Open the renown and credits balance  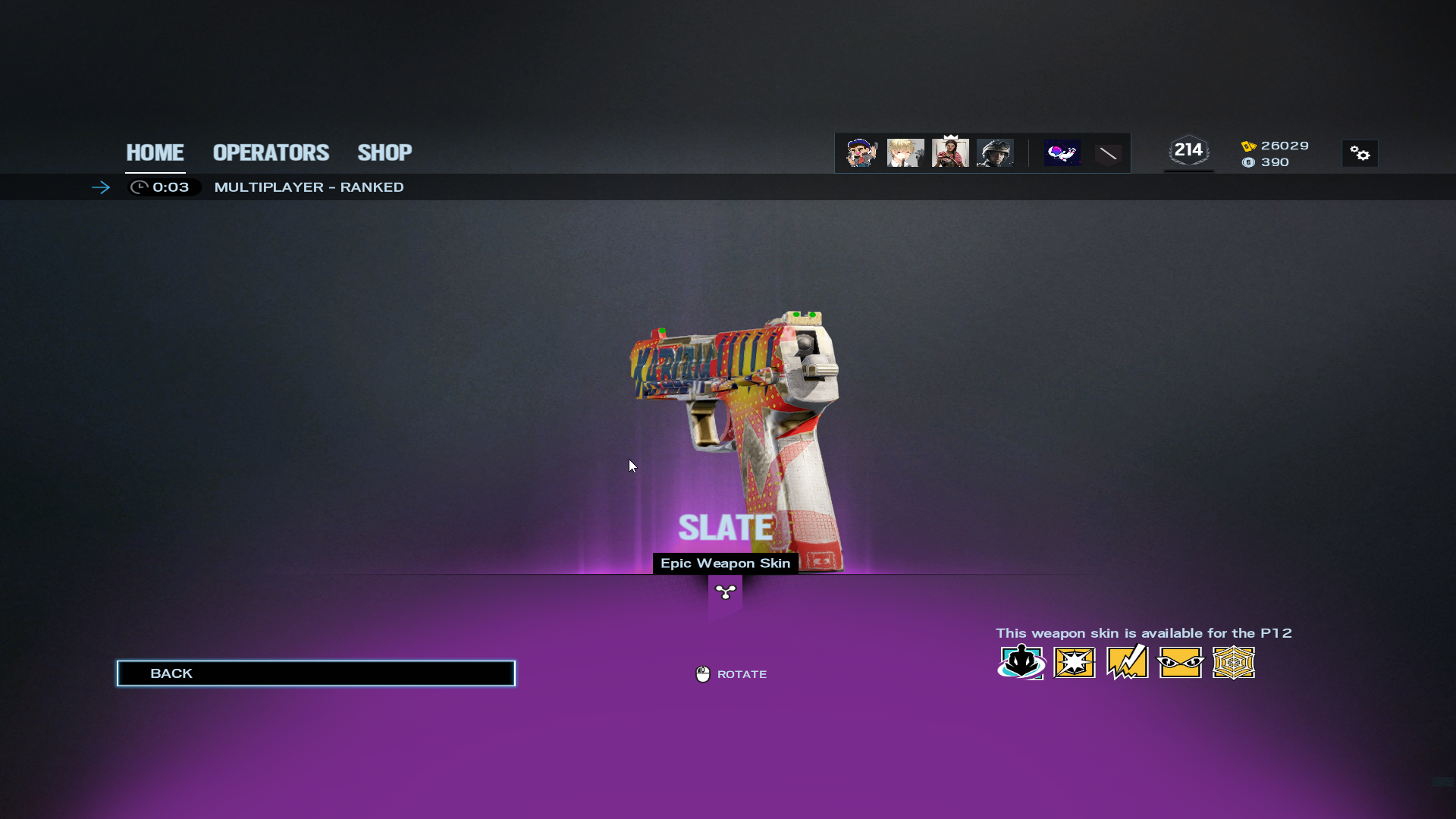[1275, 154]
